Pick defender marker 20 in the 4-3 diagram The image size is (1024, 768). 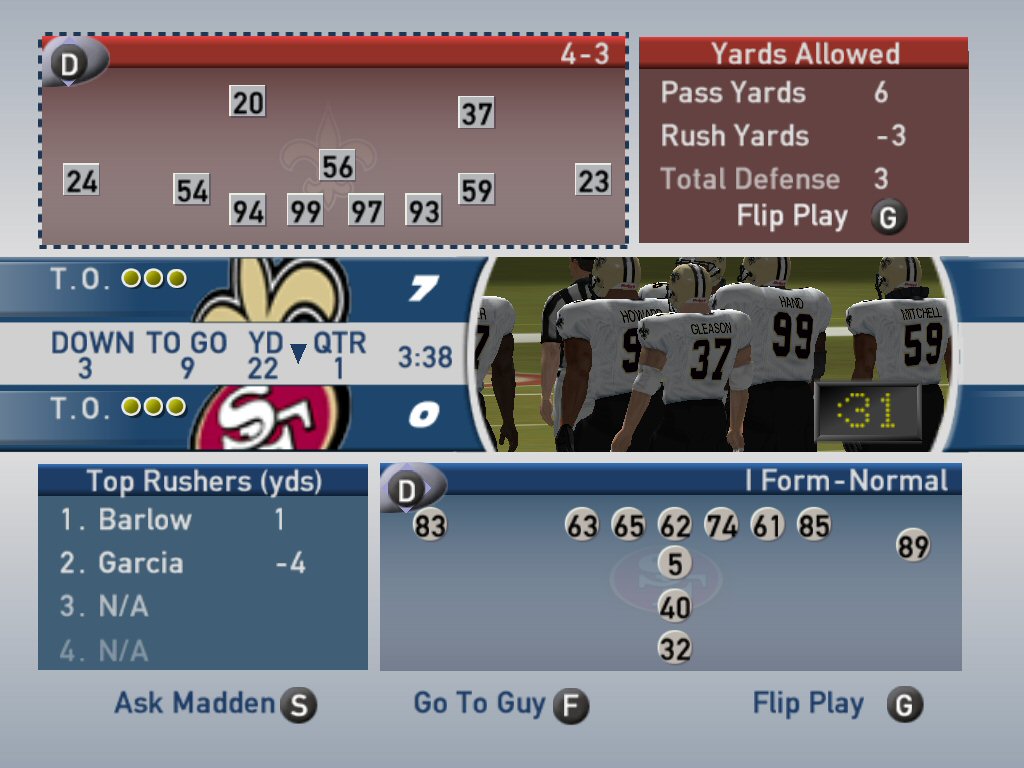pyautogui.click(x=248, y=102)
